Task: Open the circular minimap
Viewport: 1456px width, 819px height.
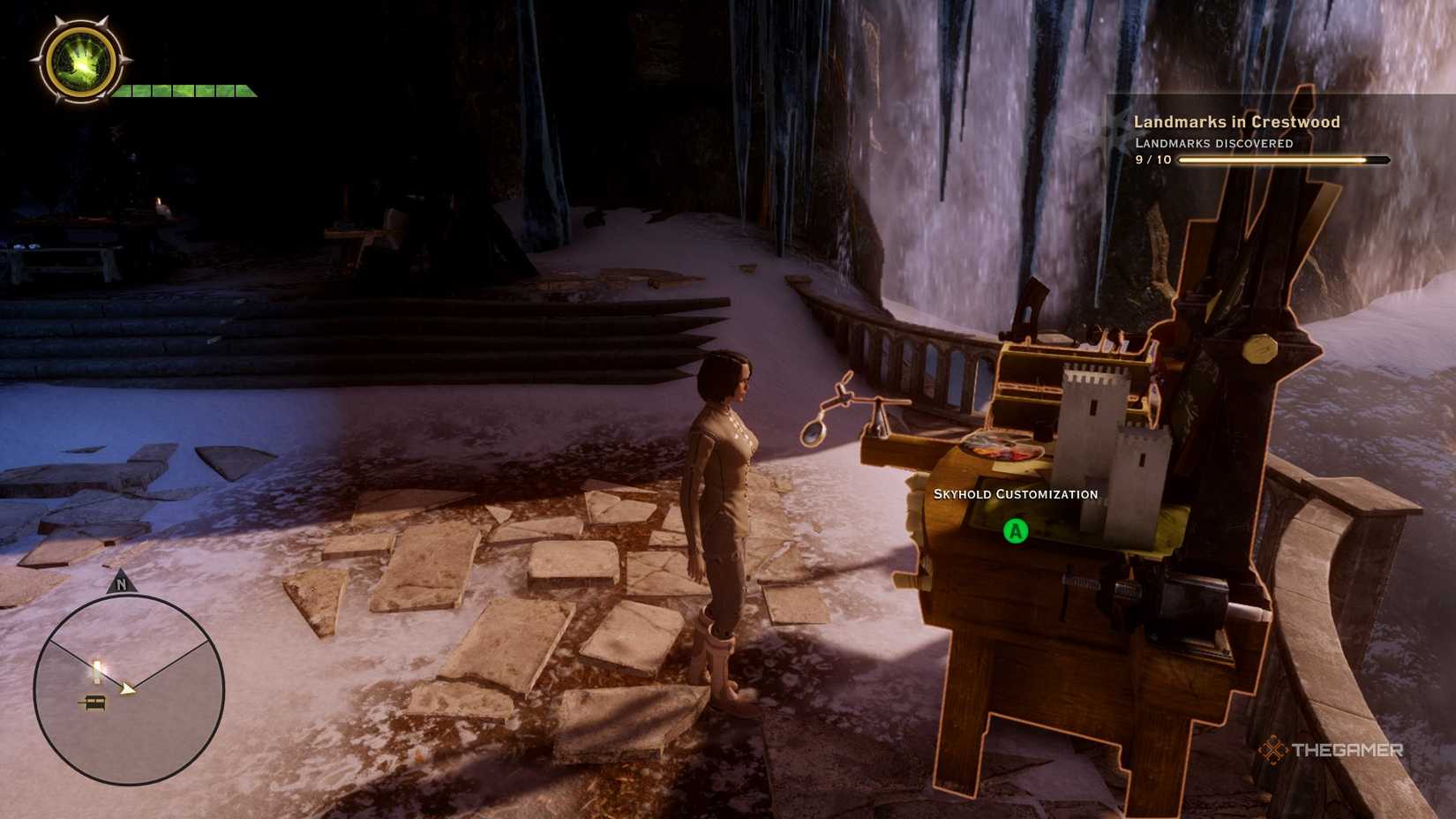Action: pos(129,690)
